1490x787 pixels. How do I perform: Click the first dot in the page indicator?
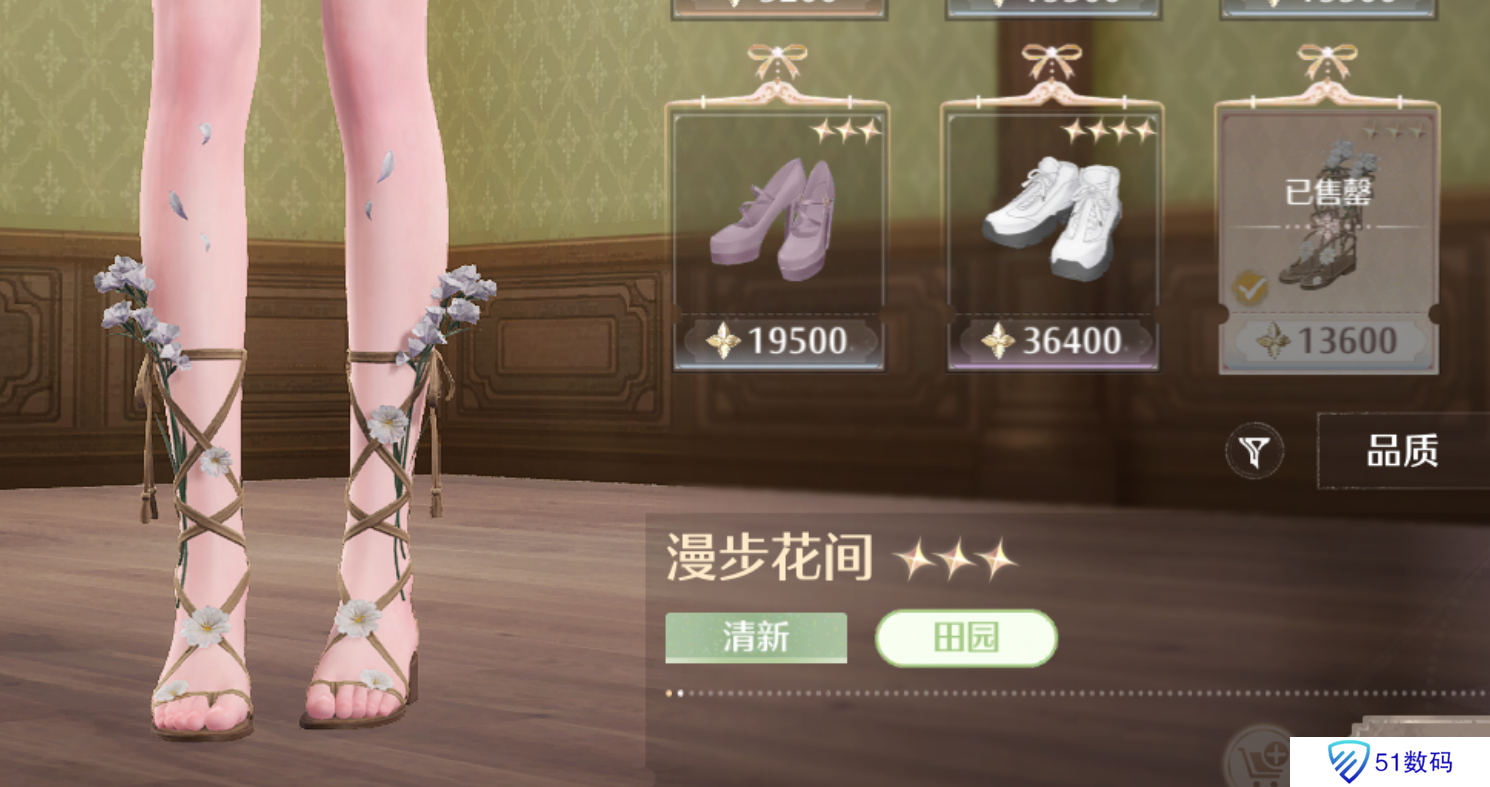coord(668,691)
